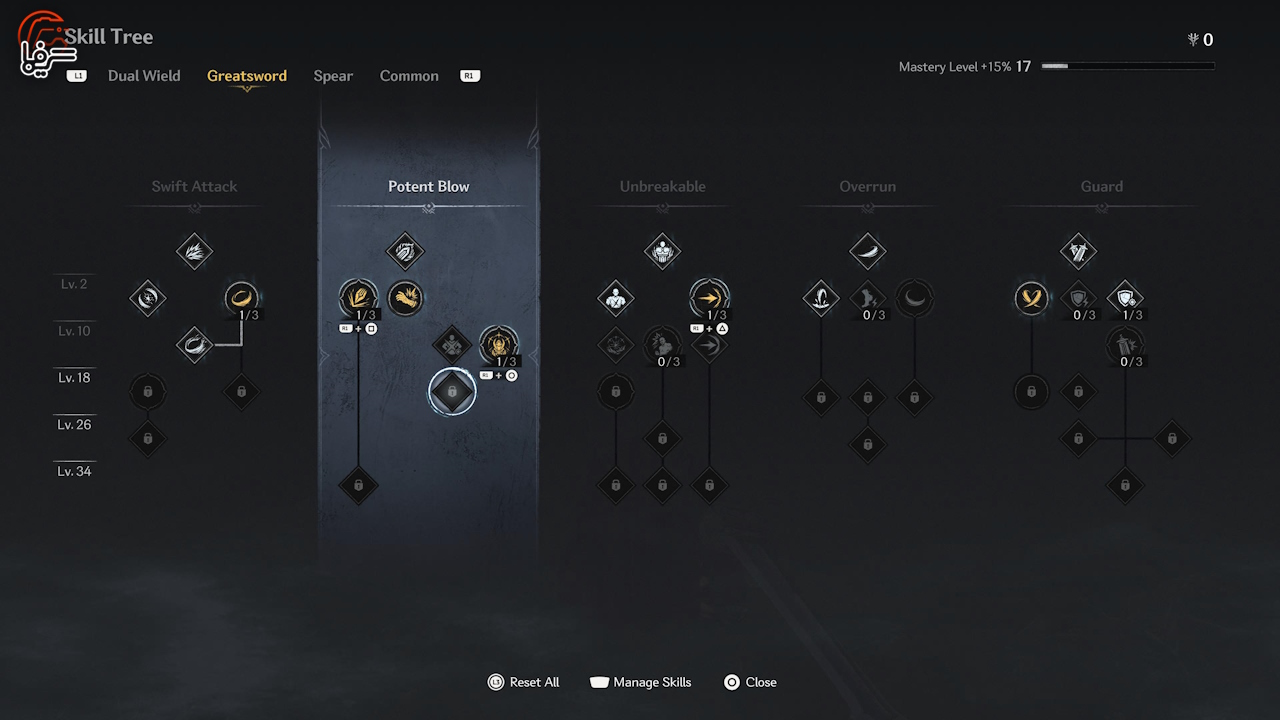
Task: Select the water splash node in Overrun
Action: 821,297
